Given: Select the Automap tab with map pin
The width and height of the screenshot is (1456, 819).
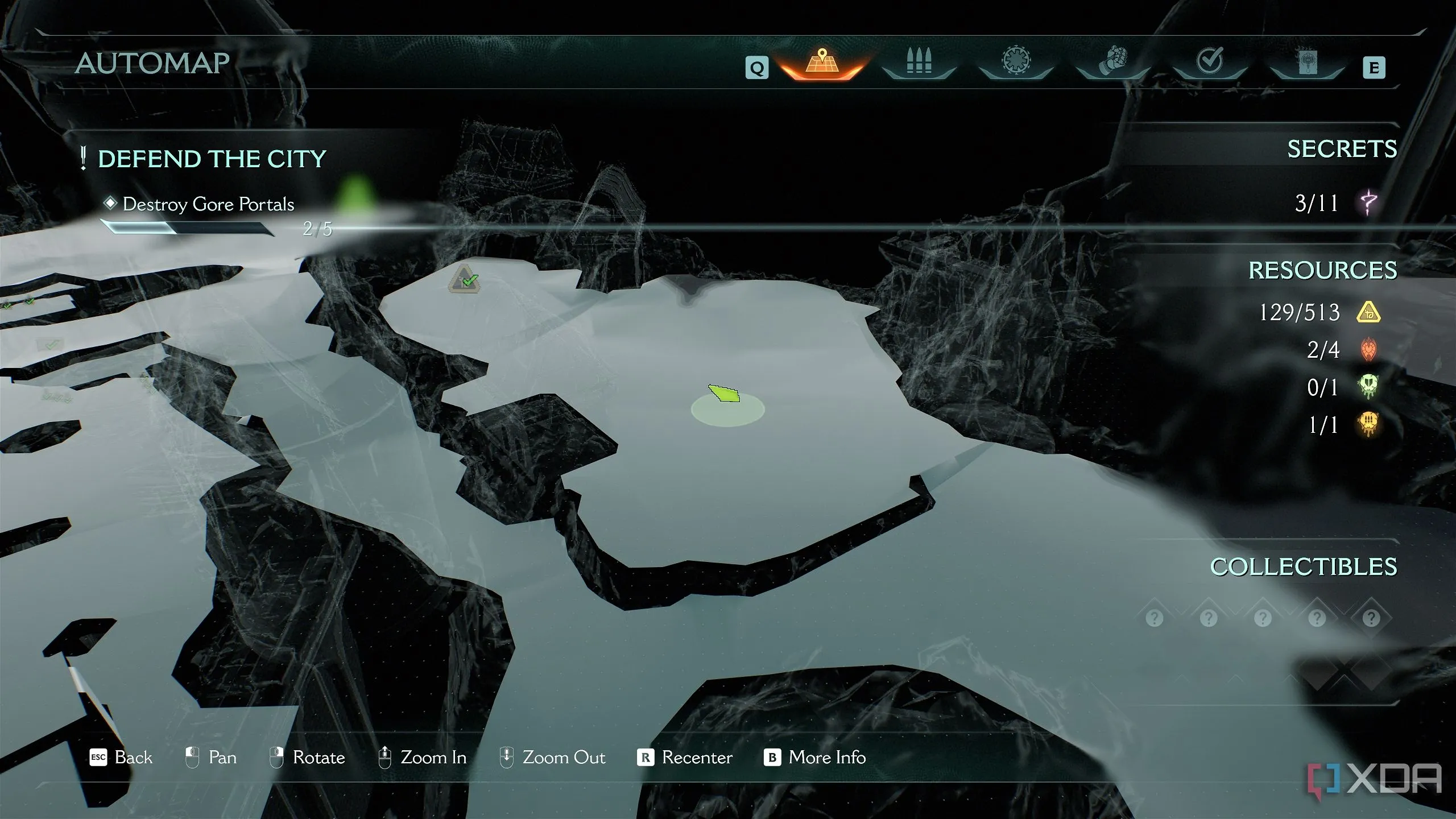Looking at the screenshot, I should pos(822,63).
